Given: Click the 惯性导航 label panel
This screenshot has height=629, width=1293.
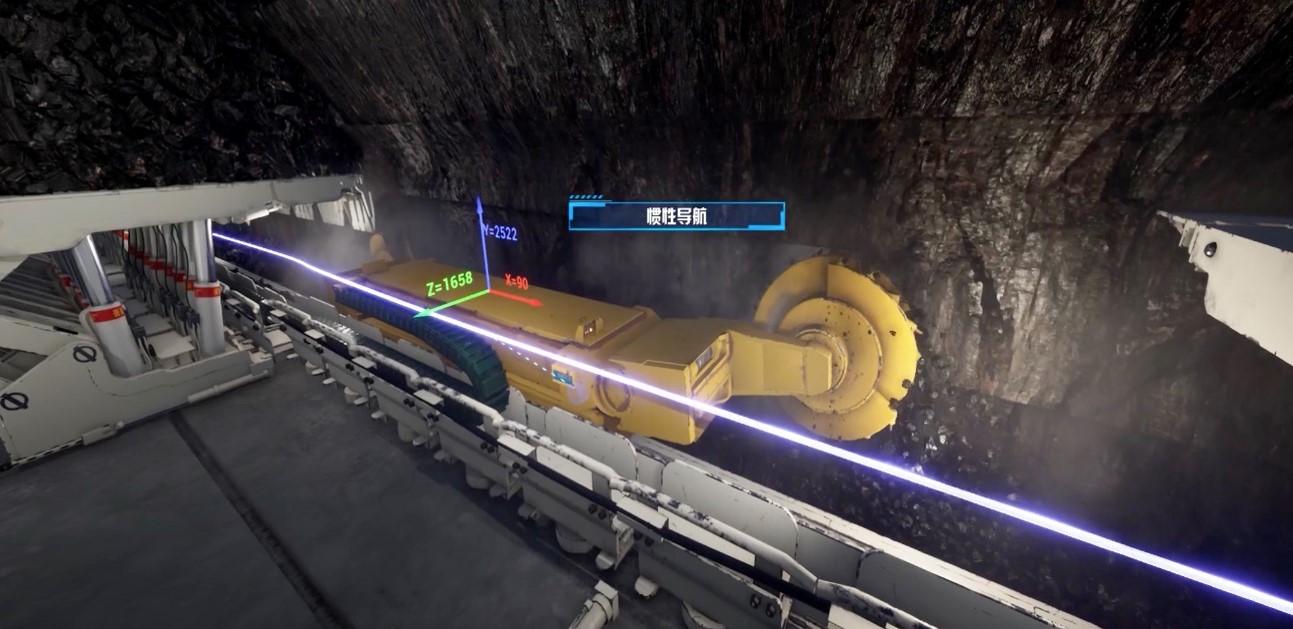Looking at the screenshot, I should (676, 216).
